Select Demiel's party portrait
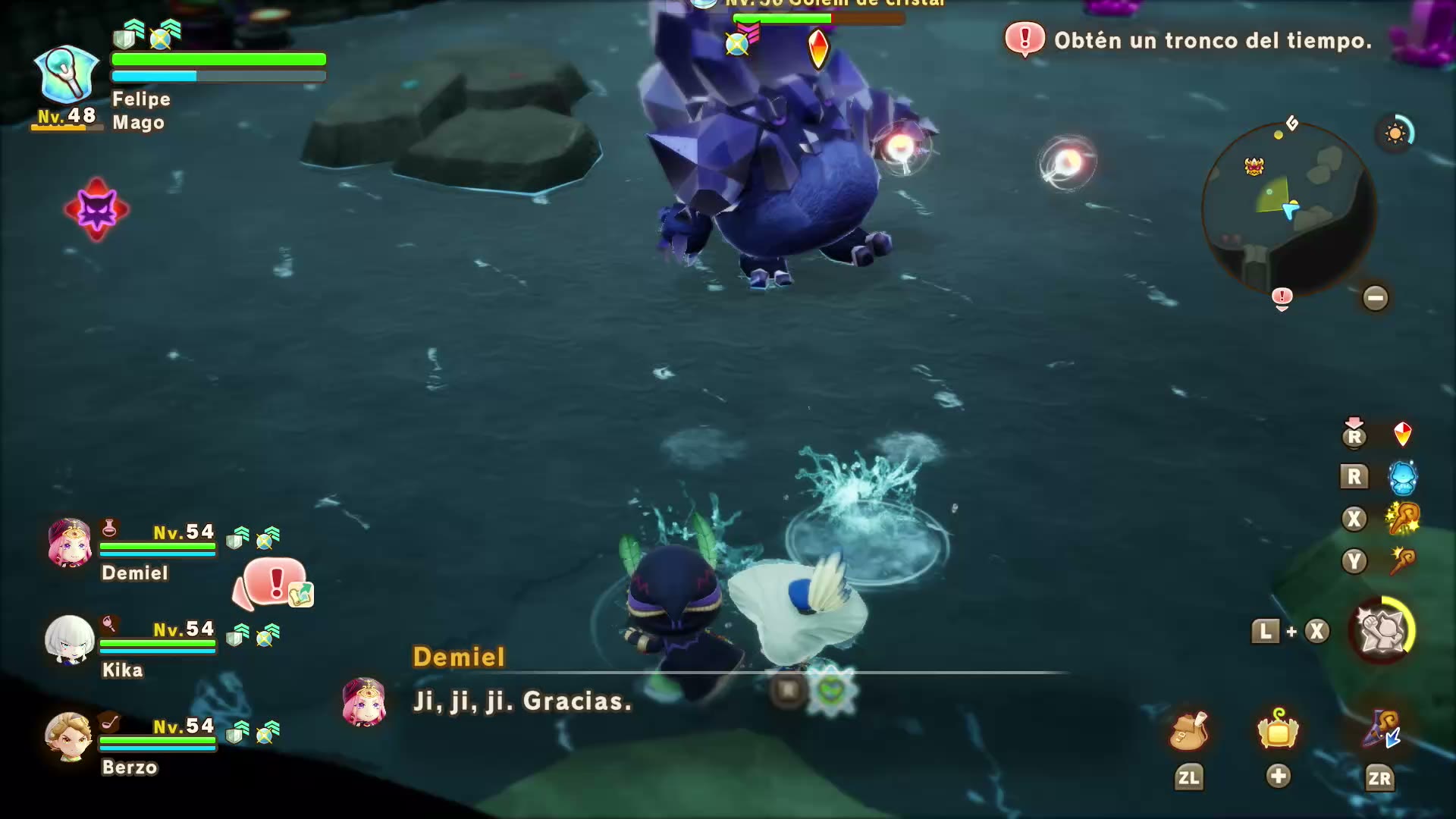This screenshot has height=819, width=1456. pyautogui.click(x=70, y=543)
